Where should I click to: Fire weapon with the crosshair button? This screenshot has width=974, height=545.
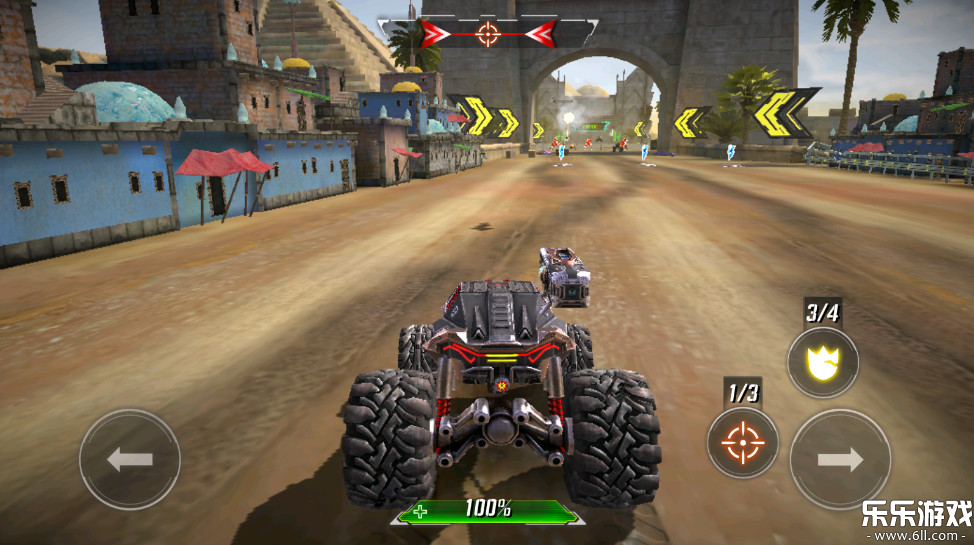pos(742,441)
